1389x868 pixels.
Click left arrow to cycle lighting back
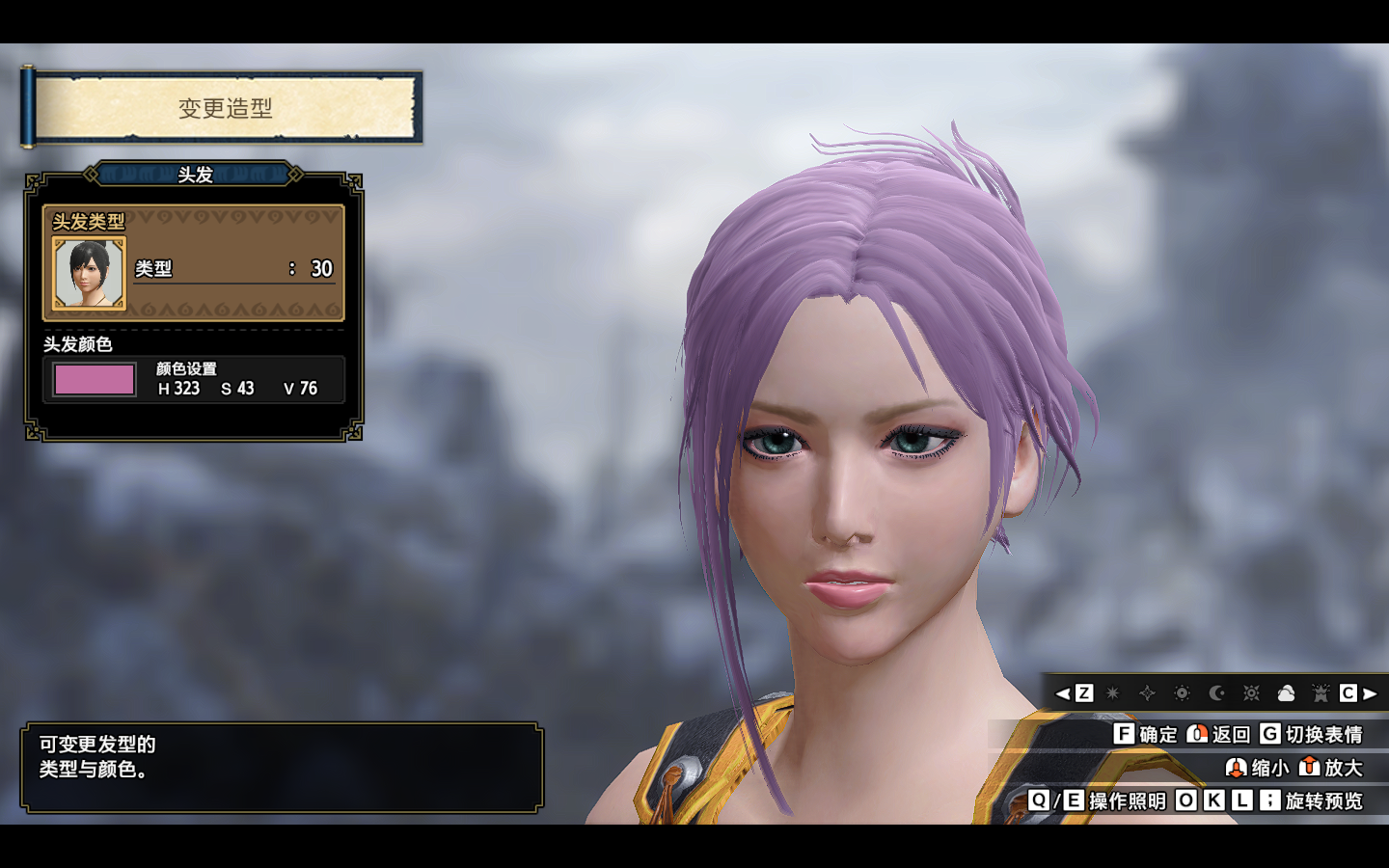coord(1062,692)
